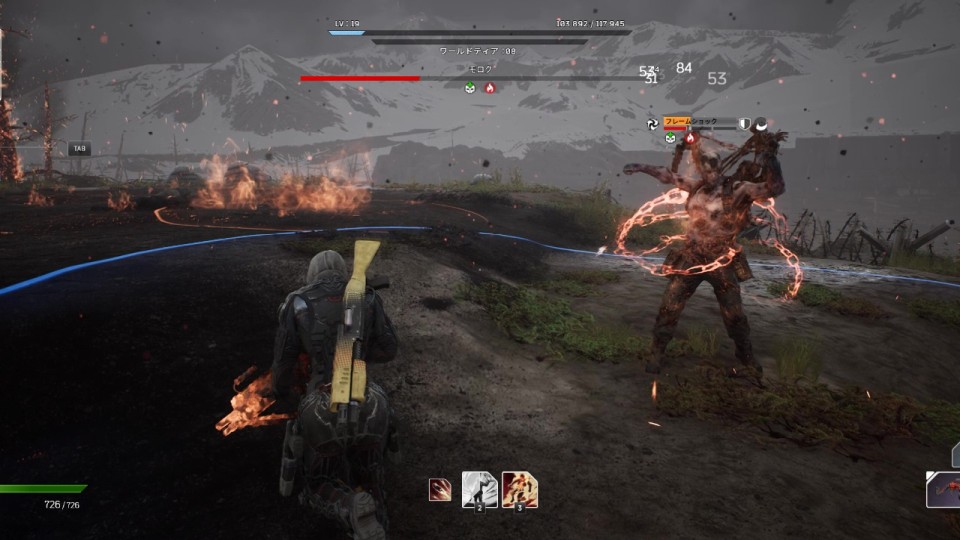This screenshot has height=540, width=960.
Task: Click the swirl icon left of enemy nameplate
Action: [653, 124]
